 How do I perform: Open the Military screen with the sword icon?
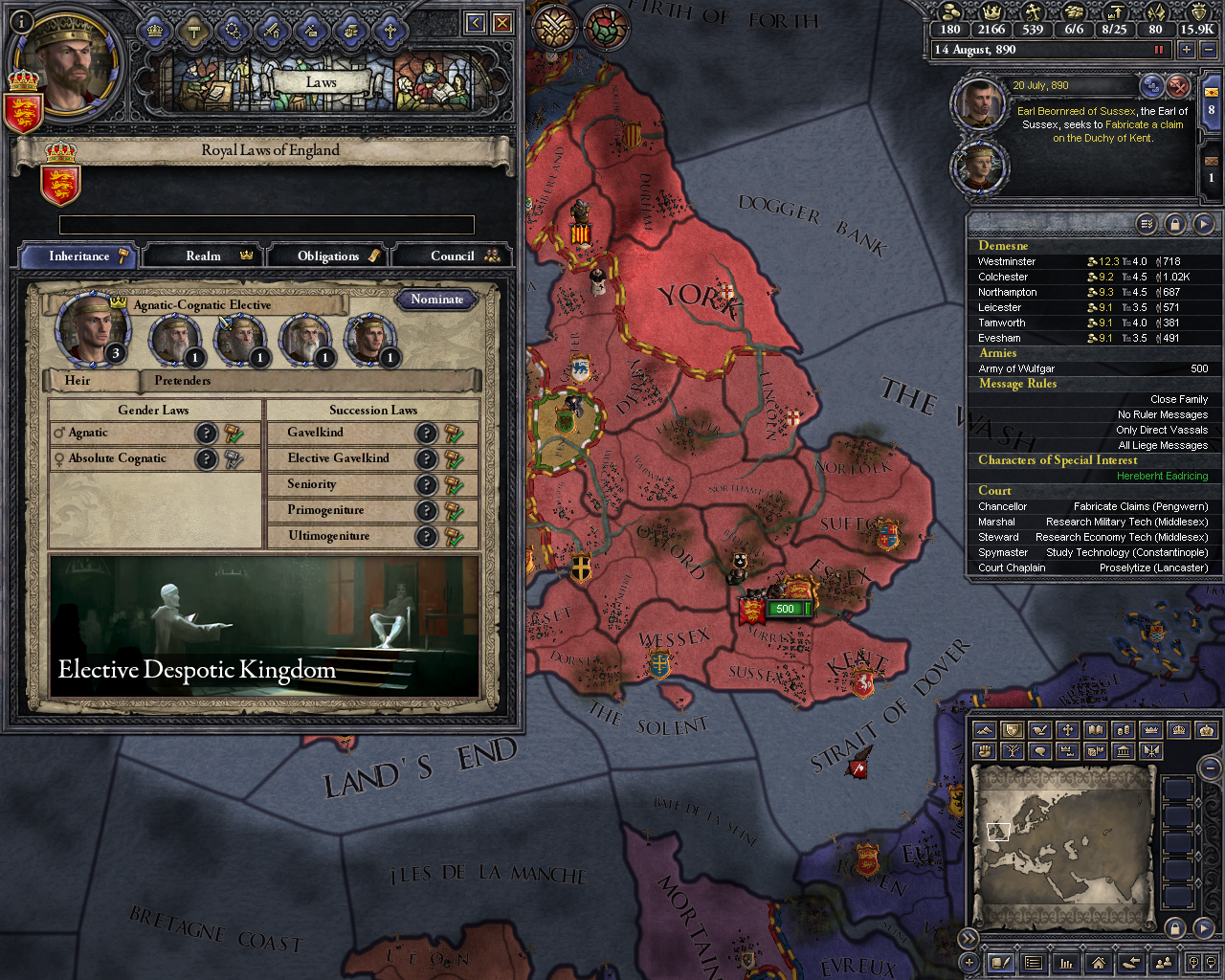tap(273, 32)
